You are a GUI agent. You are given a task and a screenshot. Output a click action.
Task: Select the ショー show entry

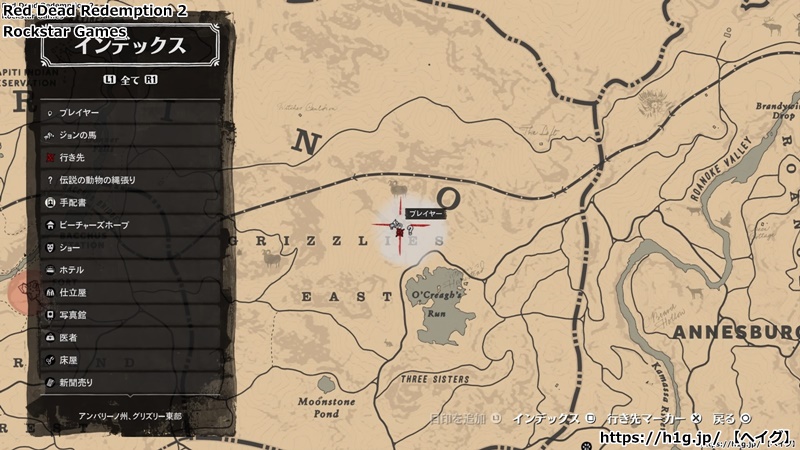tap(130, 247)
